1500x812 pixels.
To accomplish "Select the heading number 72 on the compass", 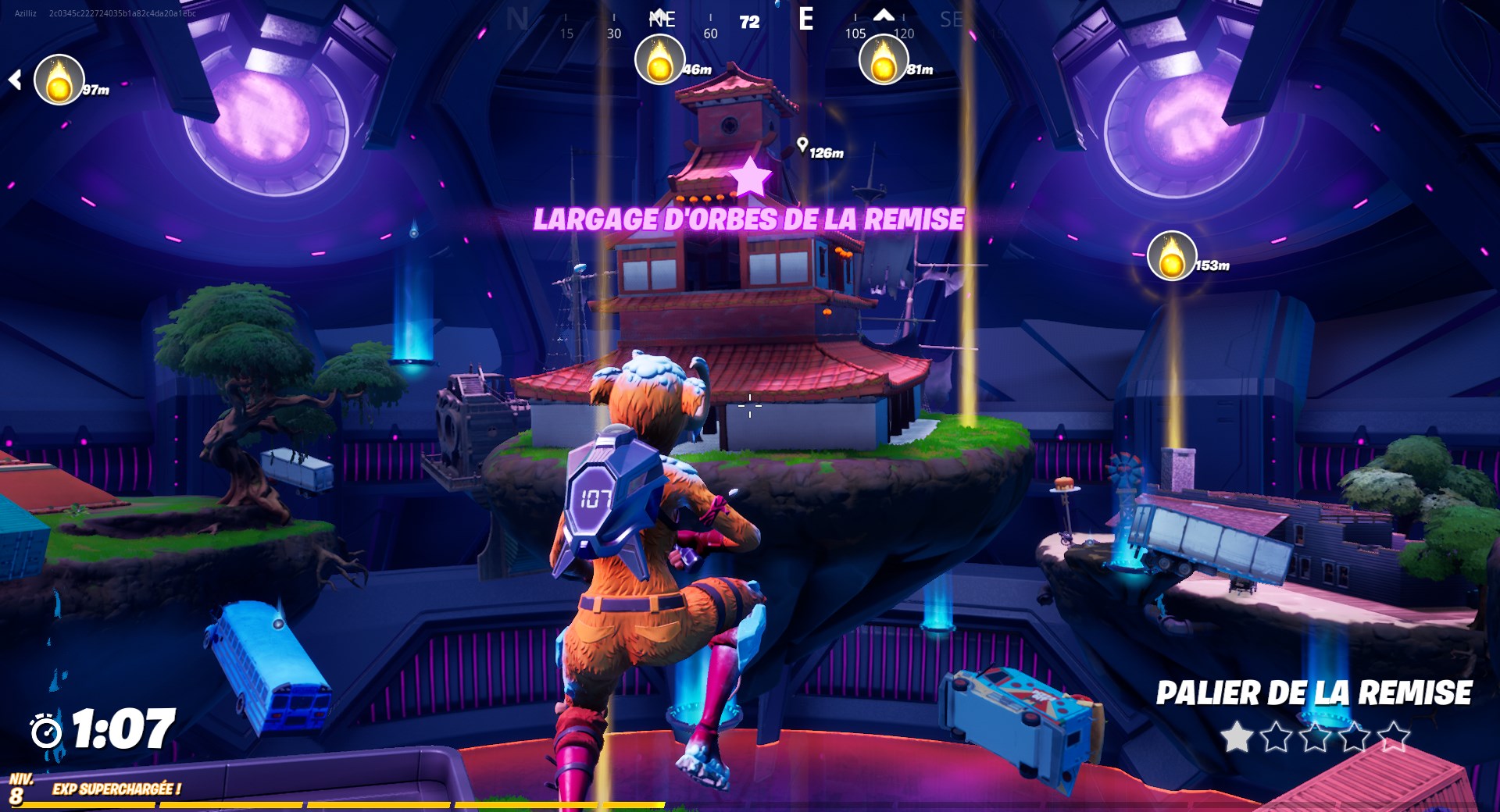I will [748, 22].
